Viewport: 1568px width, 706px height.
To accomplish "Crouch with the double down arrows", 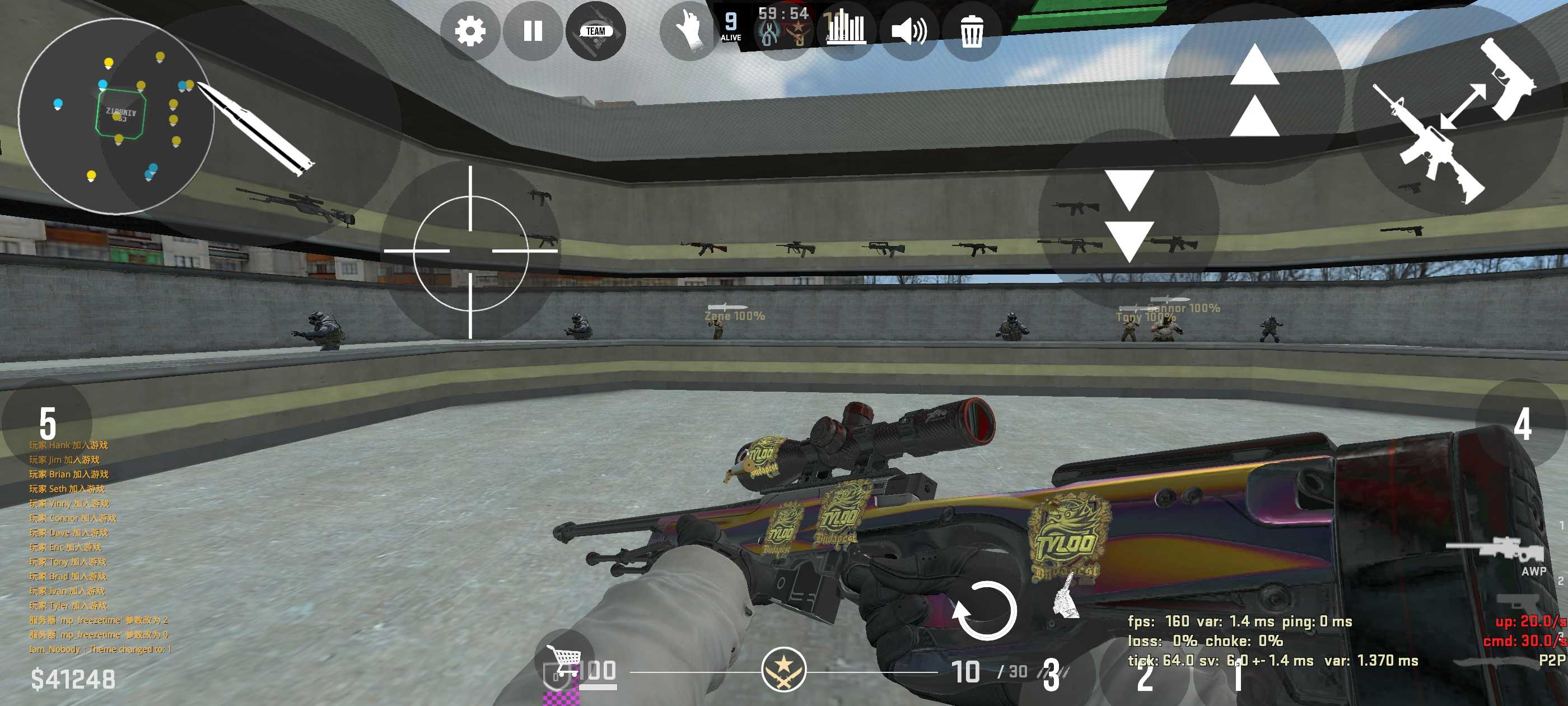I will point(1129,216).
